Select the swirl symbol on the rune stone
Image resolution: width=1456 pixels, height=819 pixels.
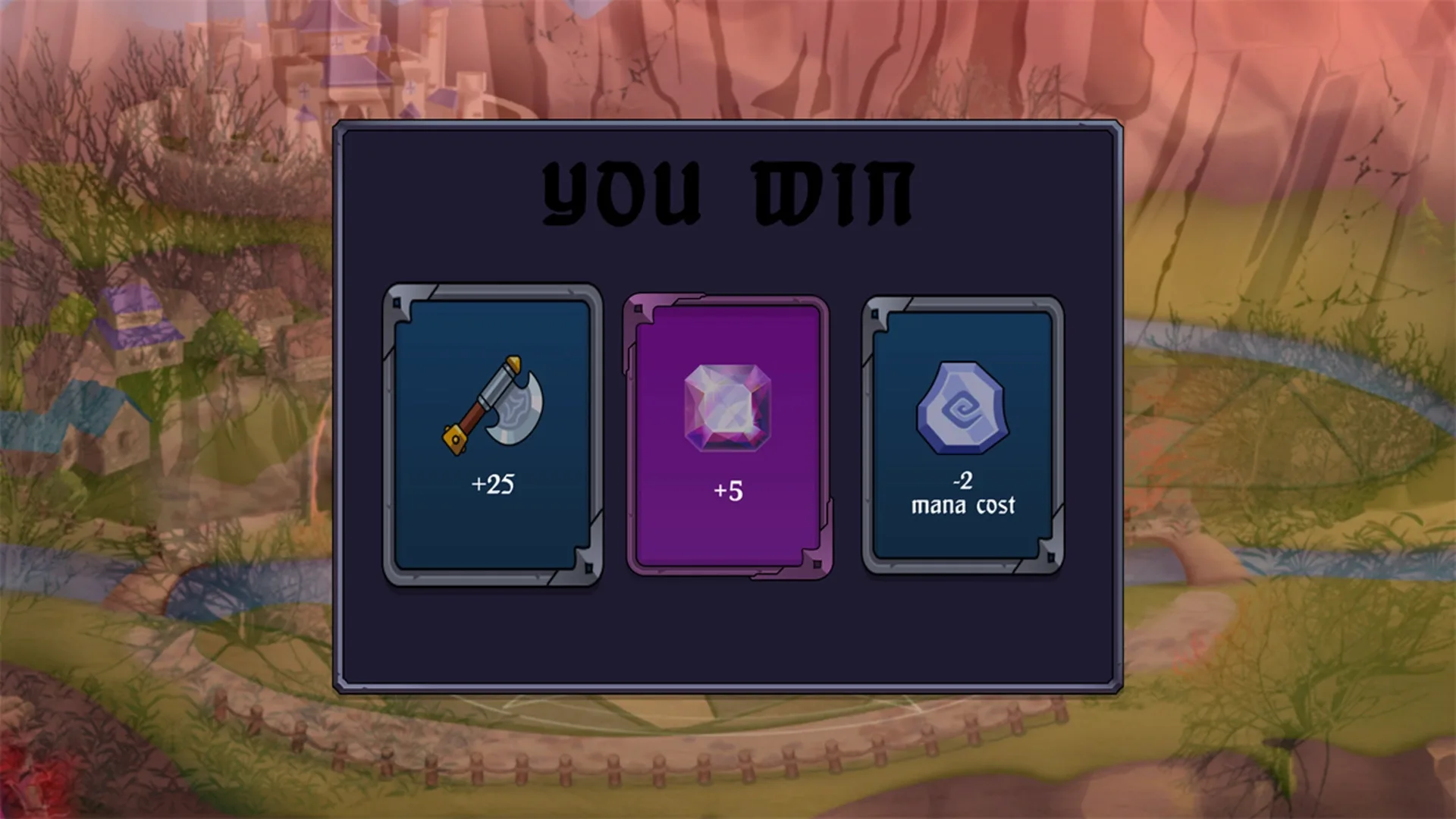click(962, 409)
